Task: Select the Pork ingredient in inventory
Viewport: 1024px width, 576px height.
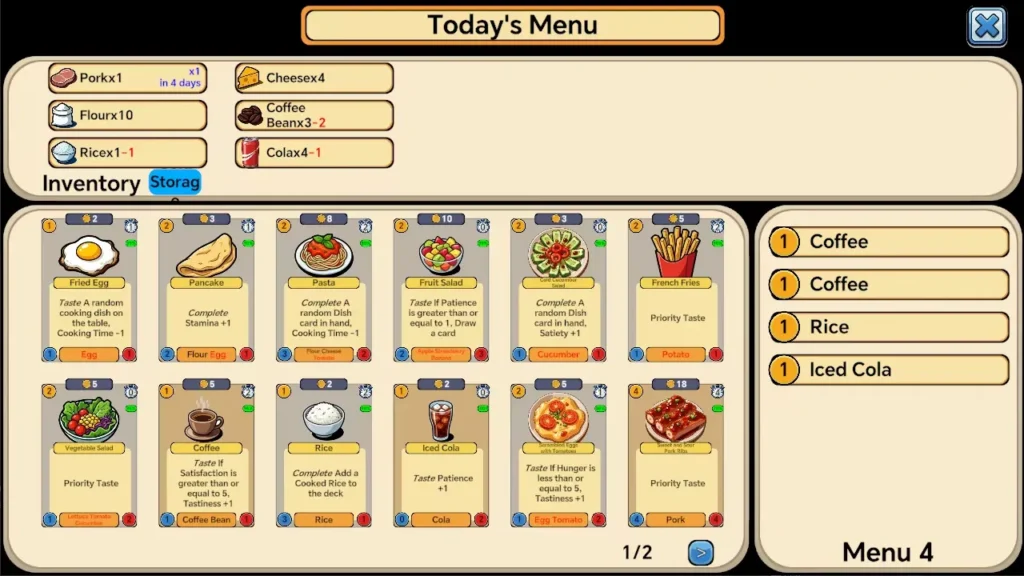Action: coord(127,78)
